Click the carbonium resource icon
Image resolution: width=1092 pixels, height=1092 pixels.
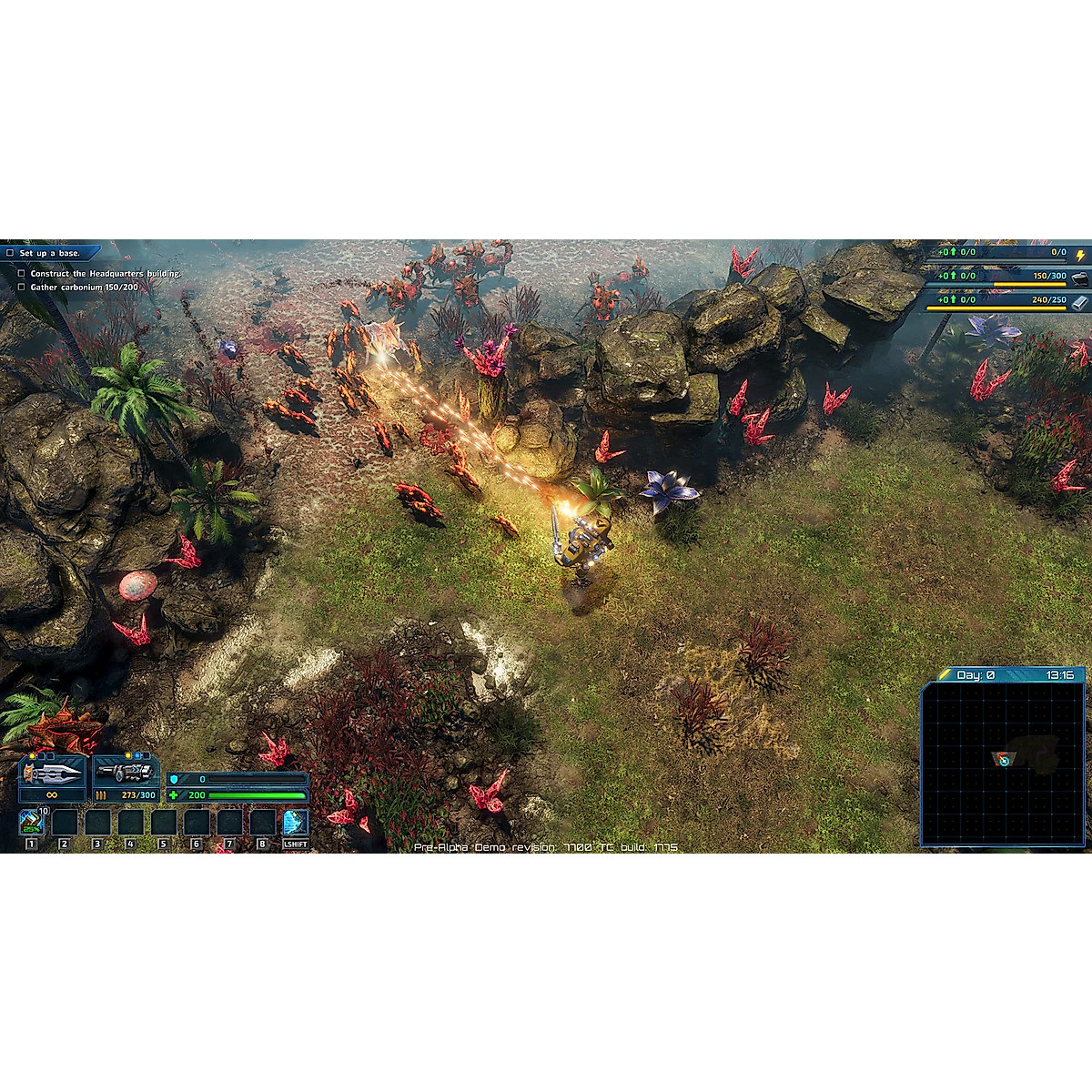(1080, 278)
